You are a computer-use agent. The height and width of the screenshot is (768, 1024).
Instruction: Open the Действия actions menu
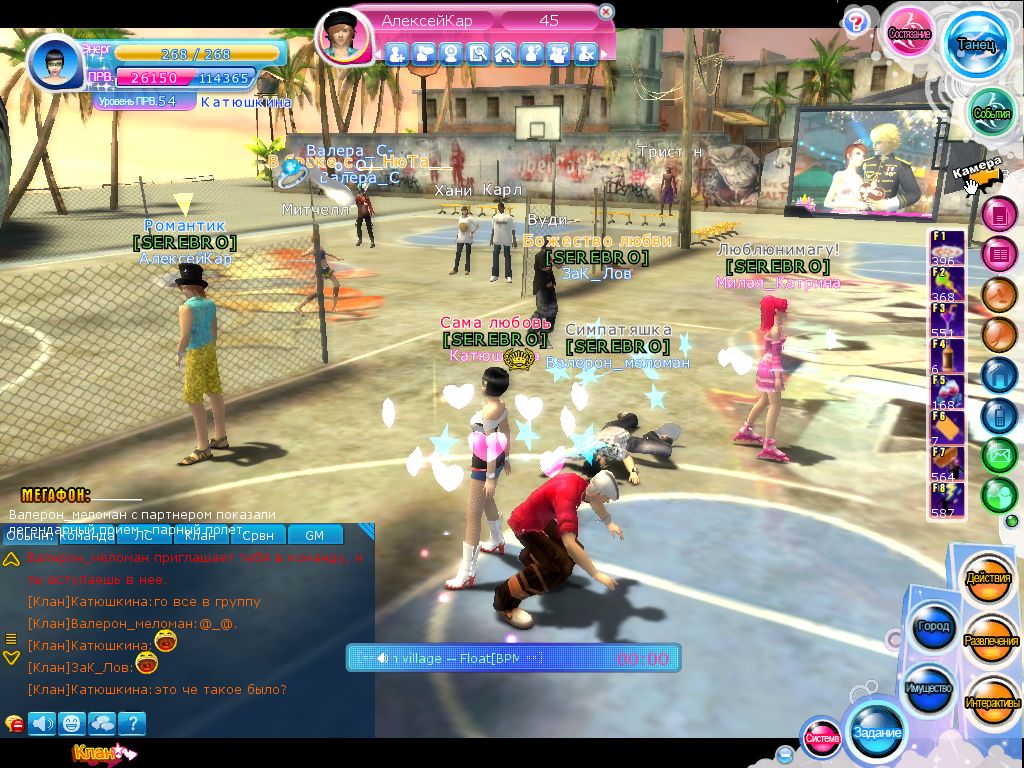tap(988, 579)
